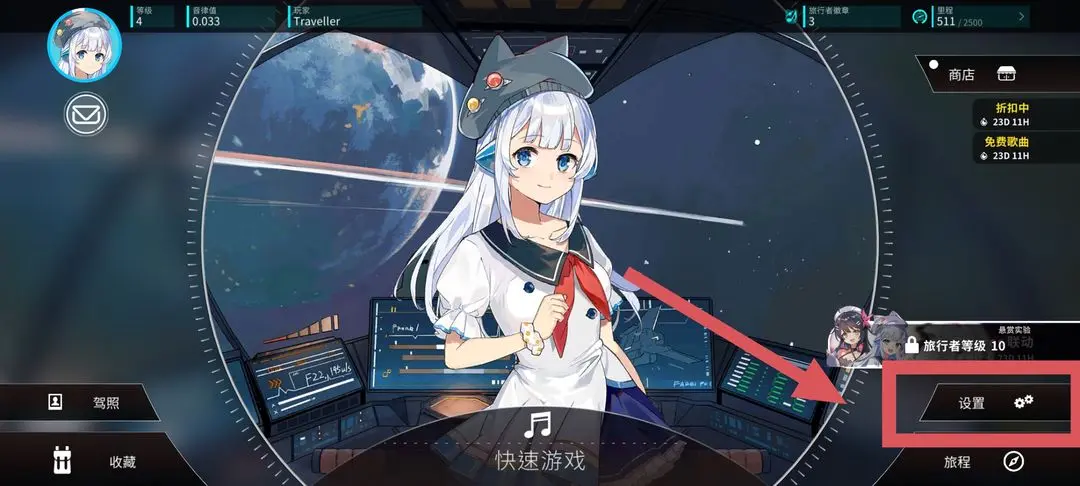This screenshot has height=486, width=1080.
Task: Expand the 里程 mileage arrow
Action: click(x=1021, y=16)
